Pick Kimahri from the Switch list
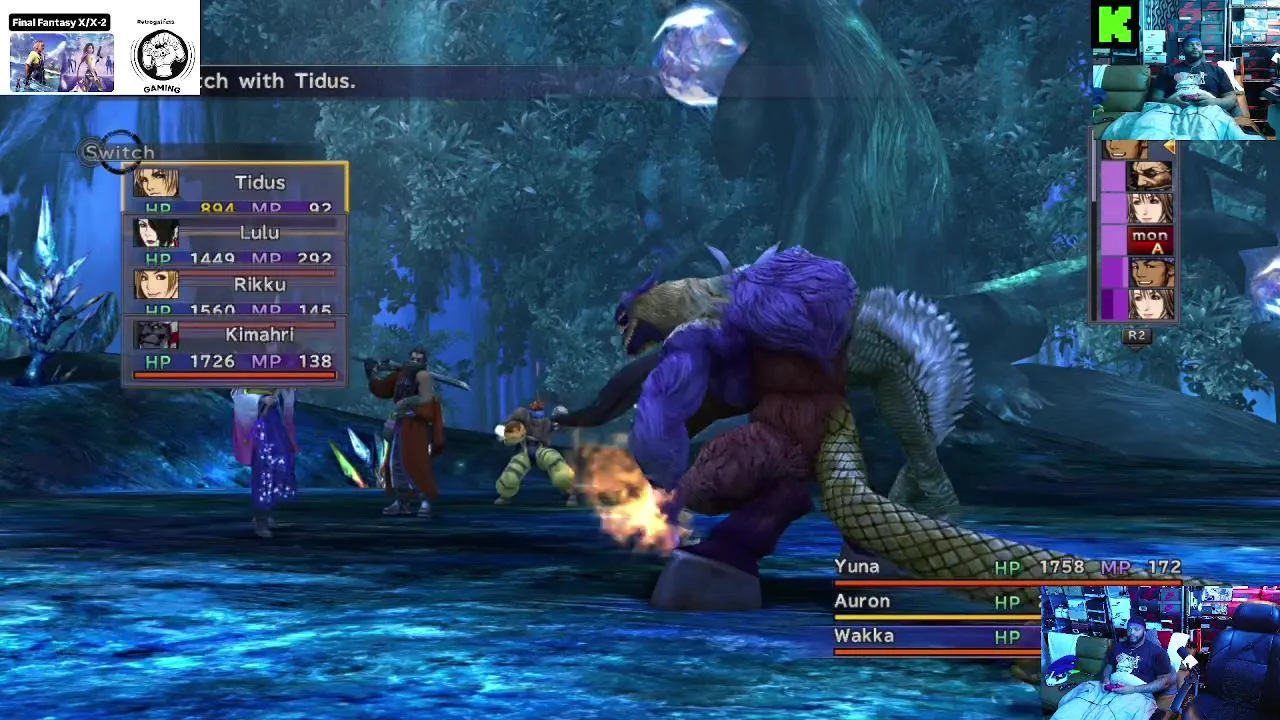1280x720 pixels. pyautogui.click(x=236, y=345)
